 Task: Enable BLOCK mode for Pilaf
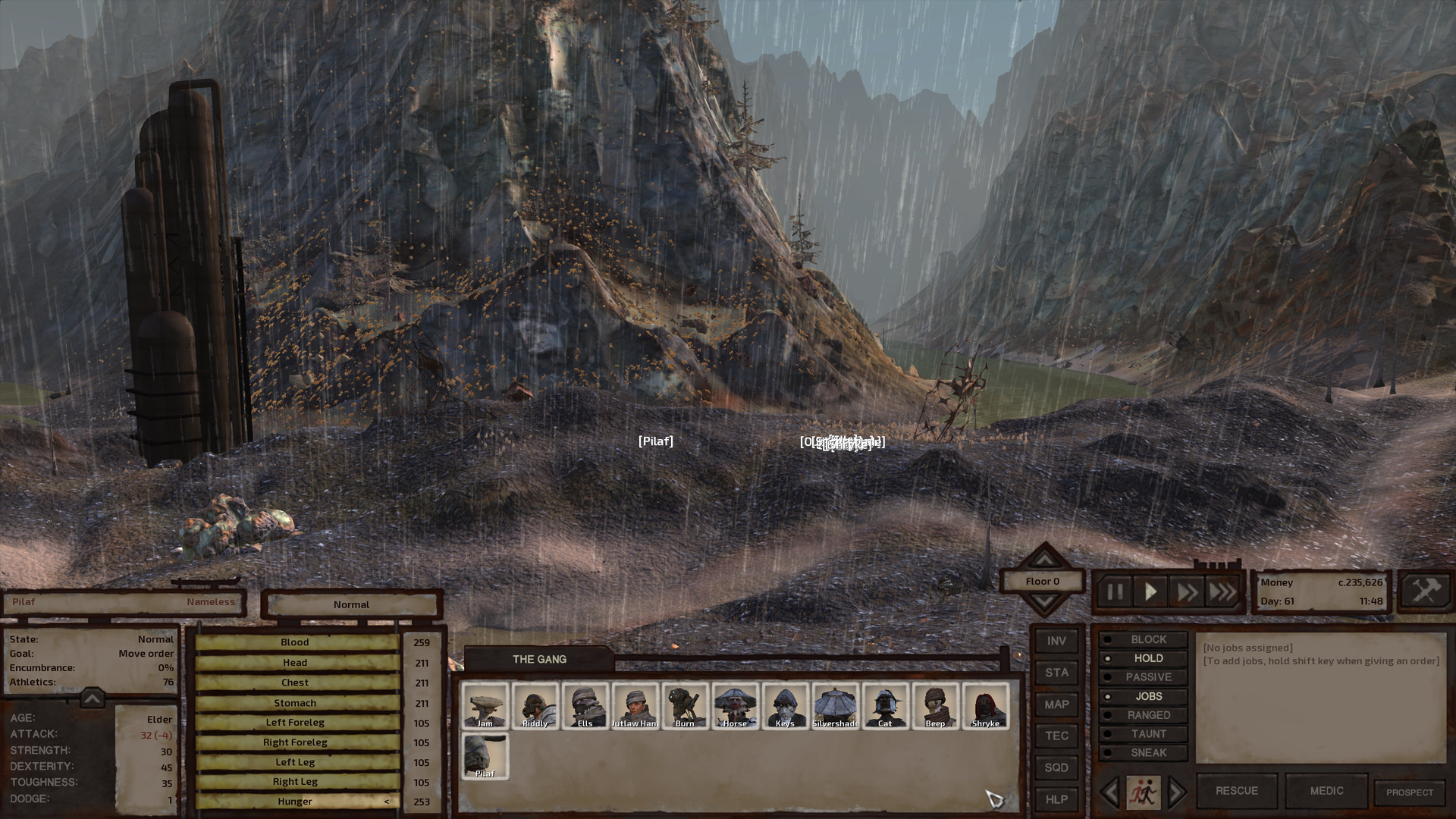click(1145, 639)
